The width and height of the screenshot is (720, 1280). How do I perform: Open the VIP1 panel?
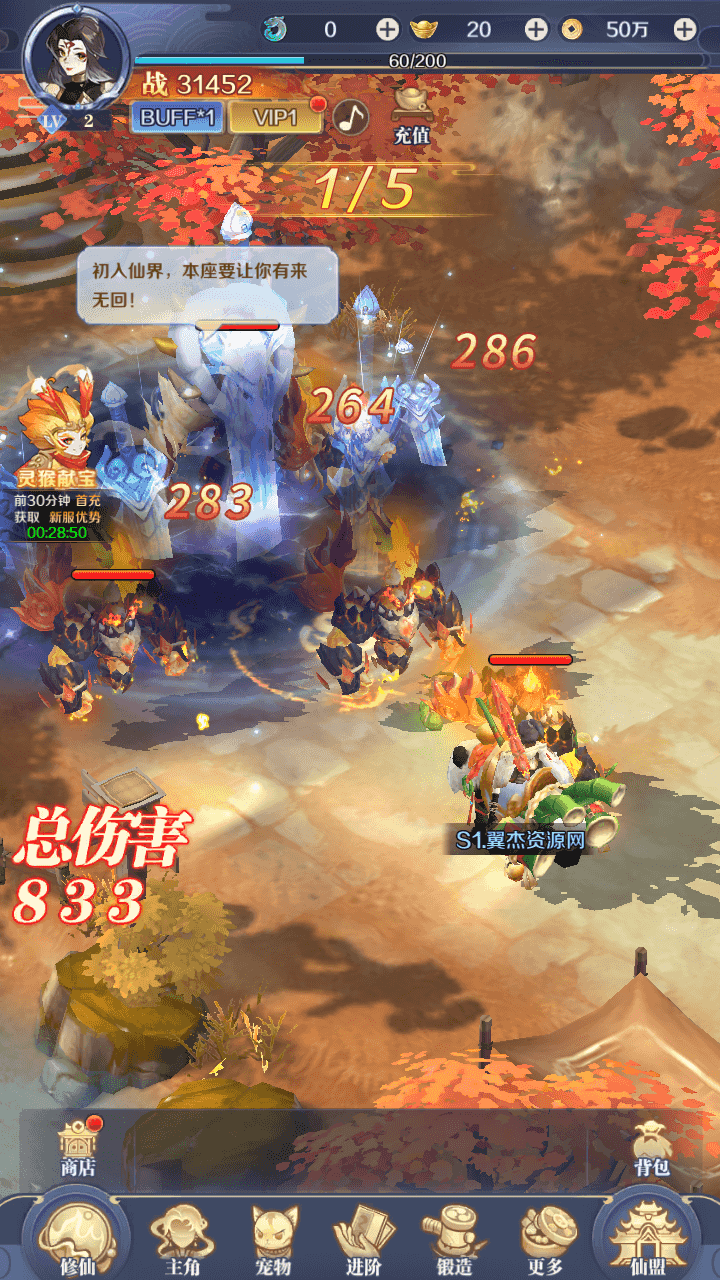tap(275, 117)
